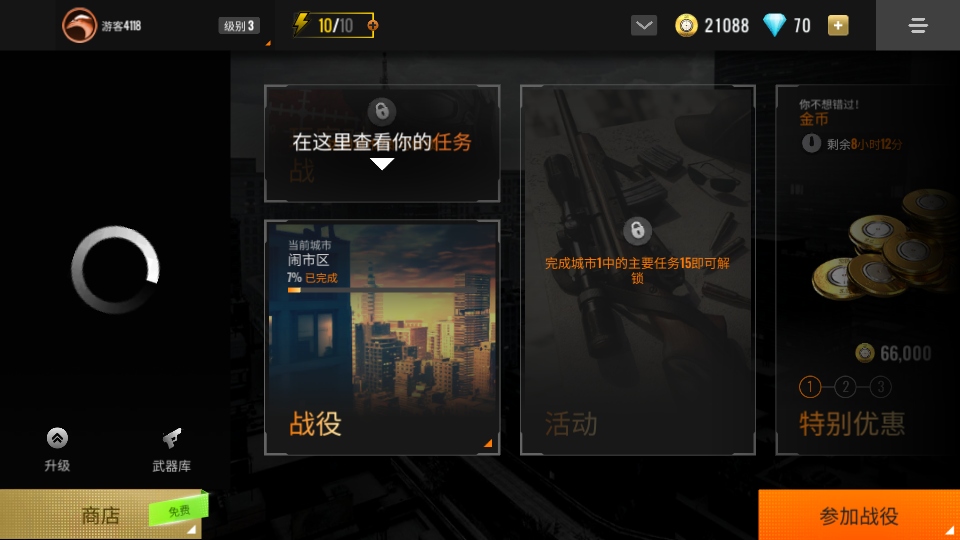The width and height of the screenshot is (960, 540).
Task: Enter the 武器库 weapon armory
Action: click(x=171, y=449)
